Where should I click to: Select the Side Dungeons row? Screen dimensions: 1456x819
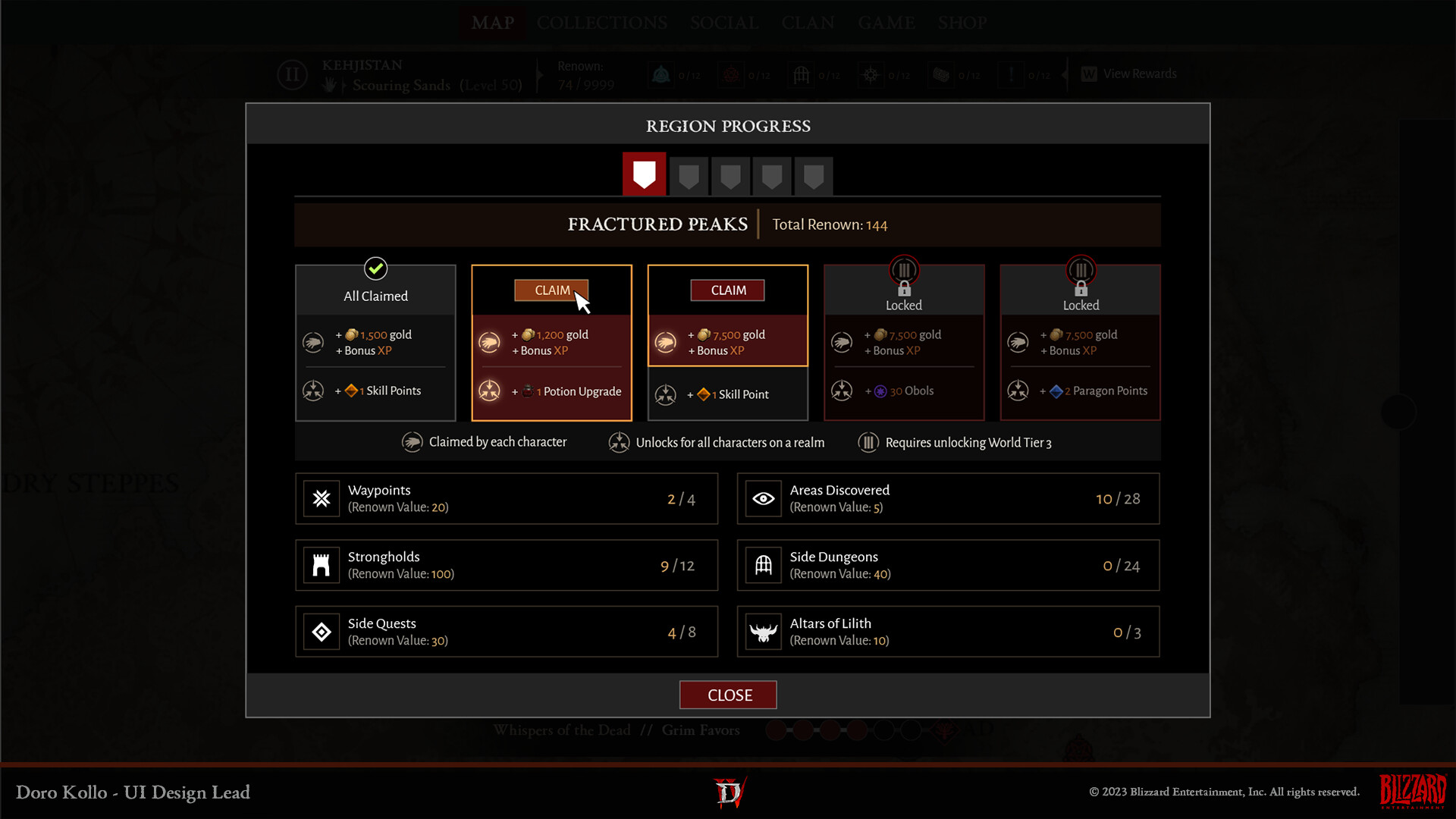(x=948, y=566)
